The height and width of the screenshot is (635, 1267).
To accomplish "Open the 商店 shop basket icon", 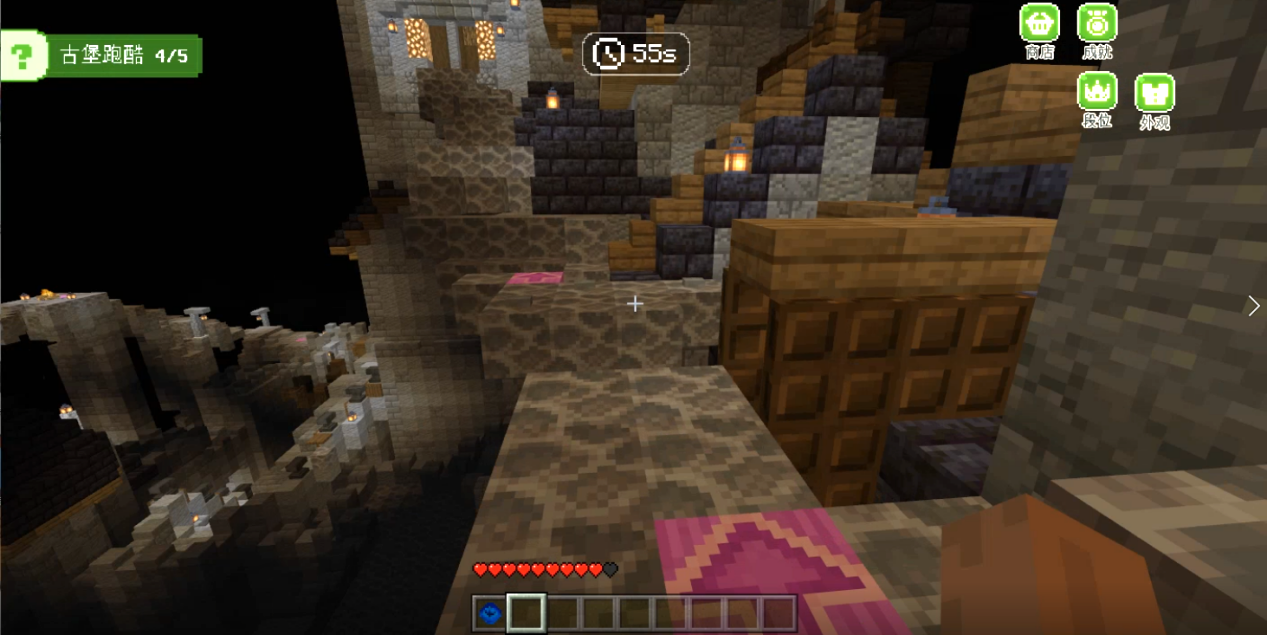I will pyautogui.click(x=1039, y=23).
